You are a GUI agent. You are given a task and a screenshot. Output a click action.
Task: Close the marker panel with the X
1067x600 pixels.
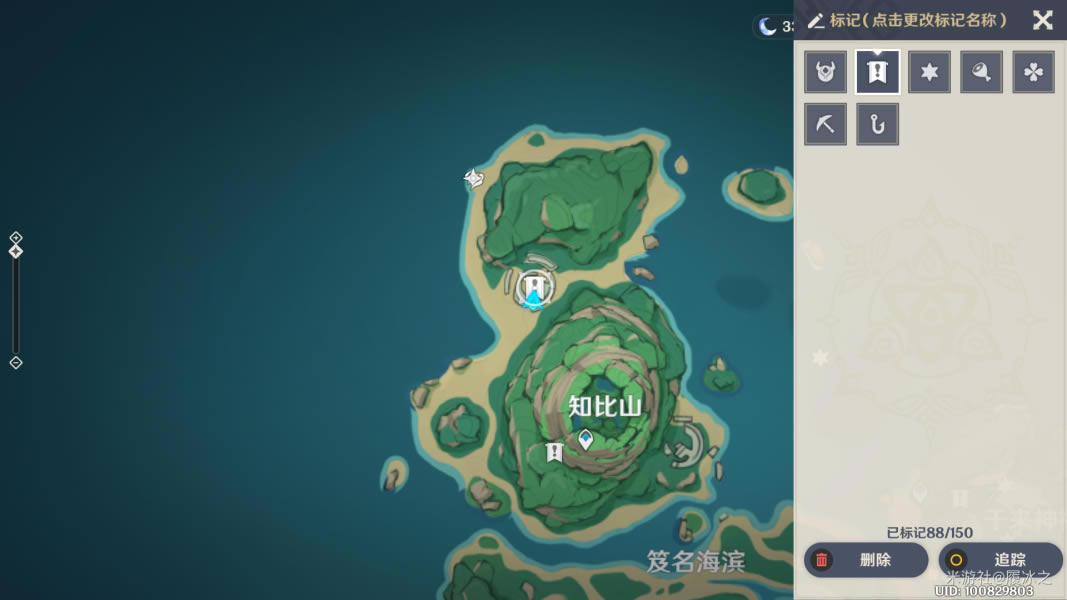click(x=1042, y=20)
